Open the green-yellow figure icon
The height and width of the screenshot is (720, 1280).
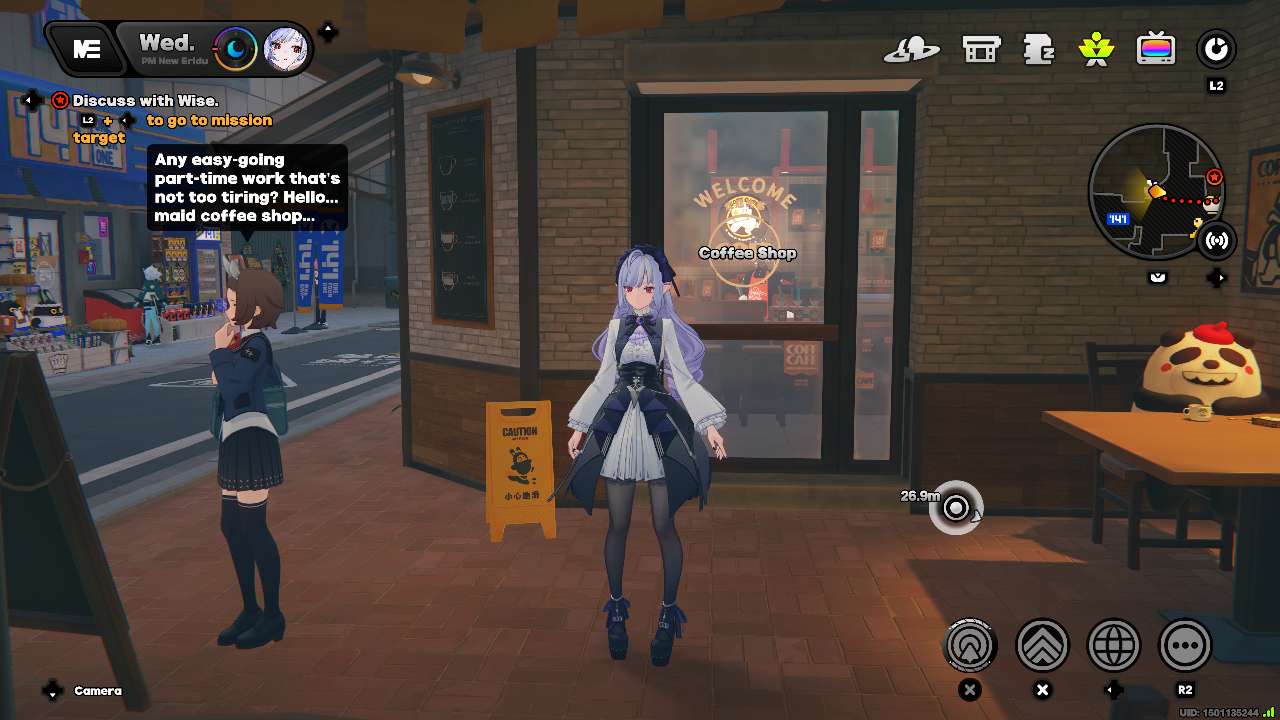pos(1097,49)
